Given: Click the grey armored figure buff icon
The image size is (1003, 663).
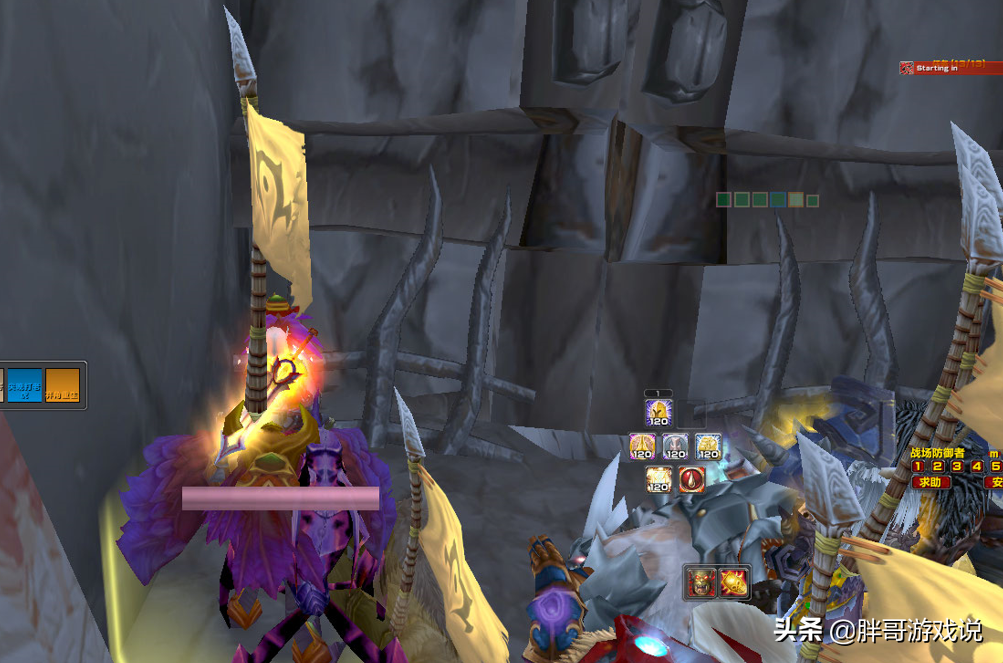Looking at the screenshot, I should (x=675, y=447).
